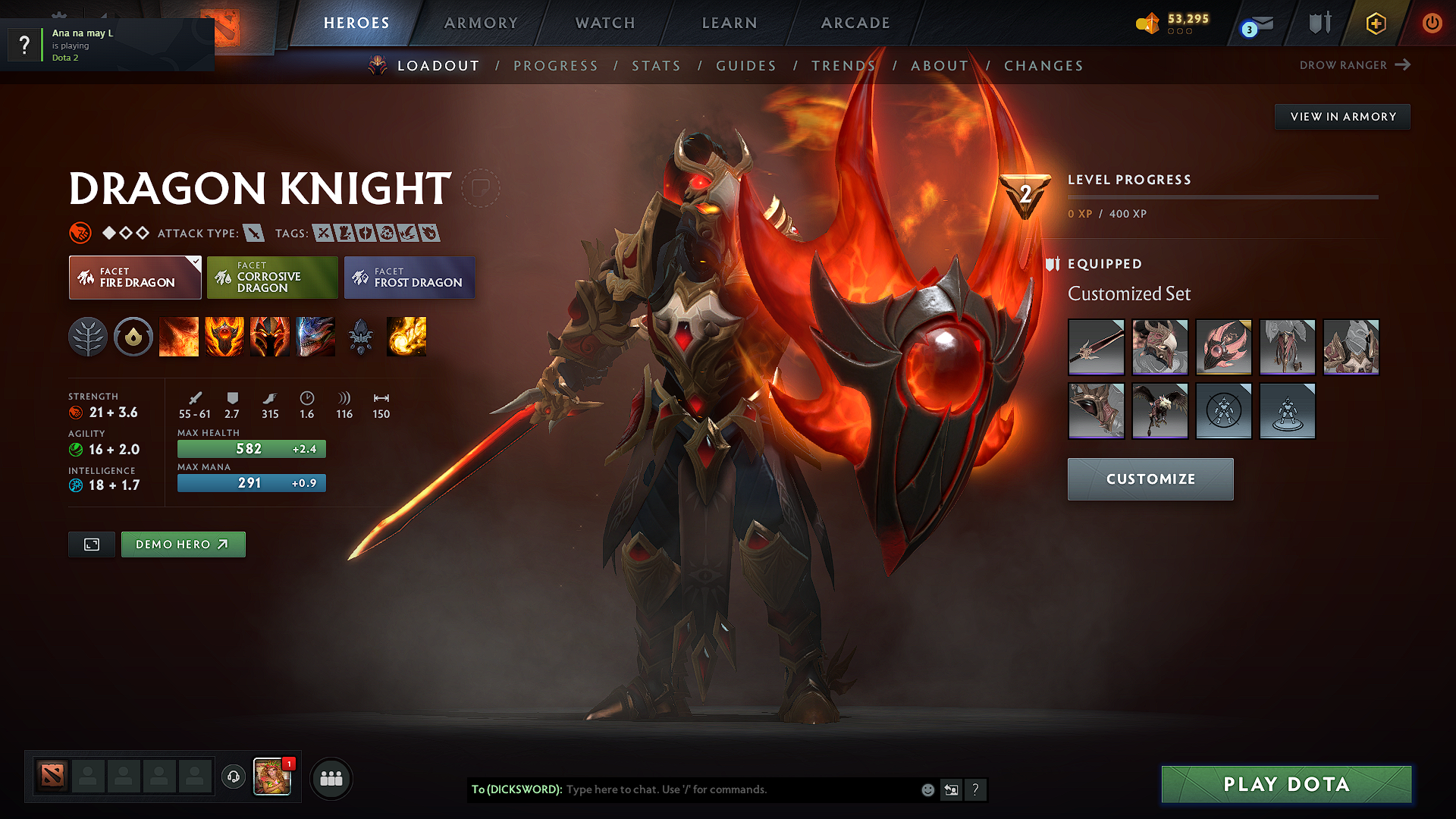This screenshot has height=819, width=1456.
Task: Click VIEW IN ARMORY
Action: [1341, 116]
